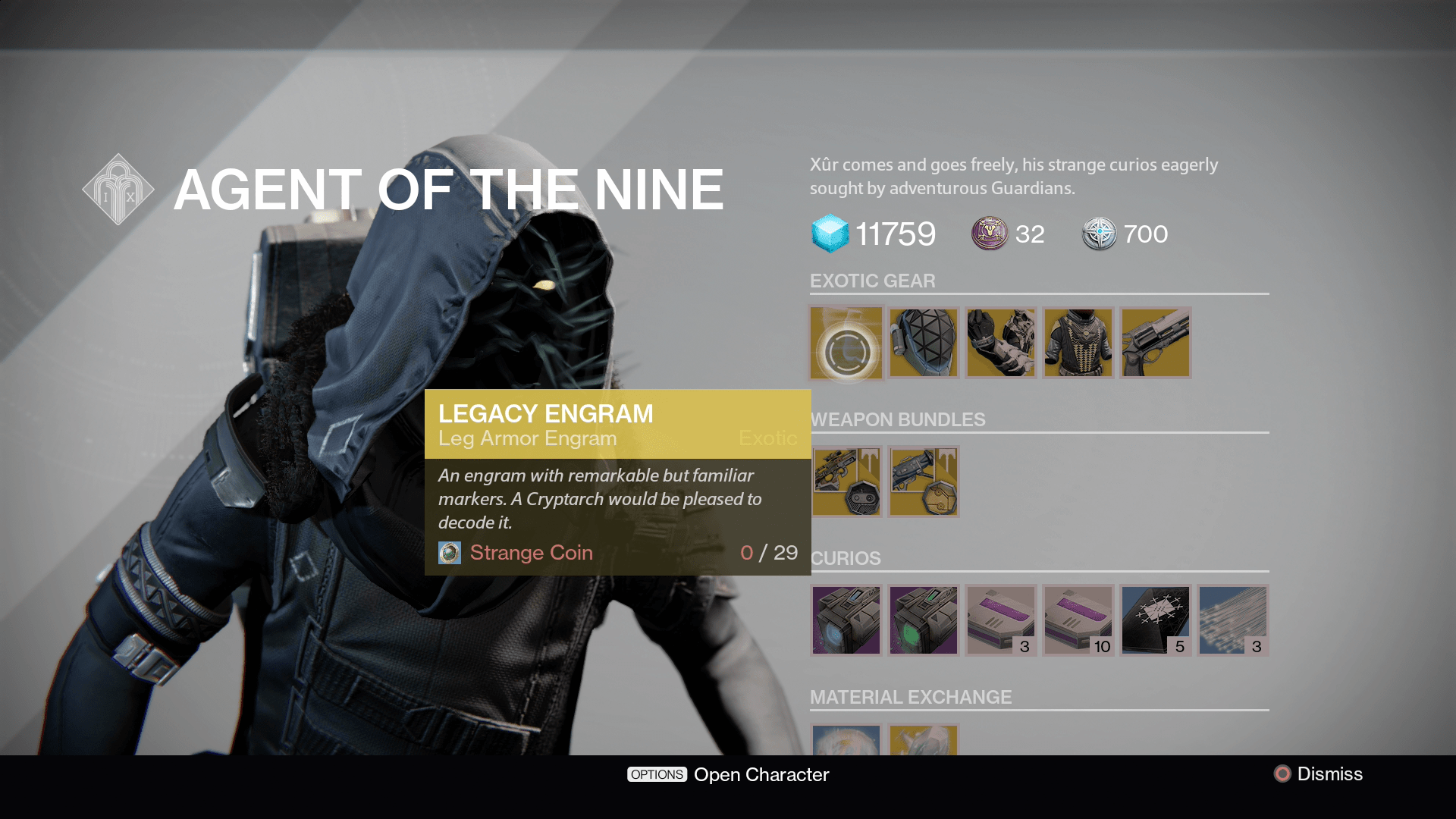
Task: Click the exotic chest armor item
Action: tap(1078, 343)
